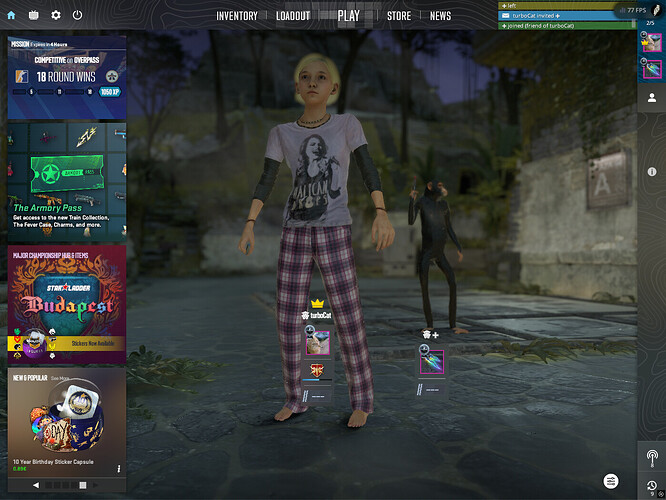Click turboCat's avatar under the character
This screenshot has height=500, width=666.
click(318, 343)
